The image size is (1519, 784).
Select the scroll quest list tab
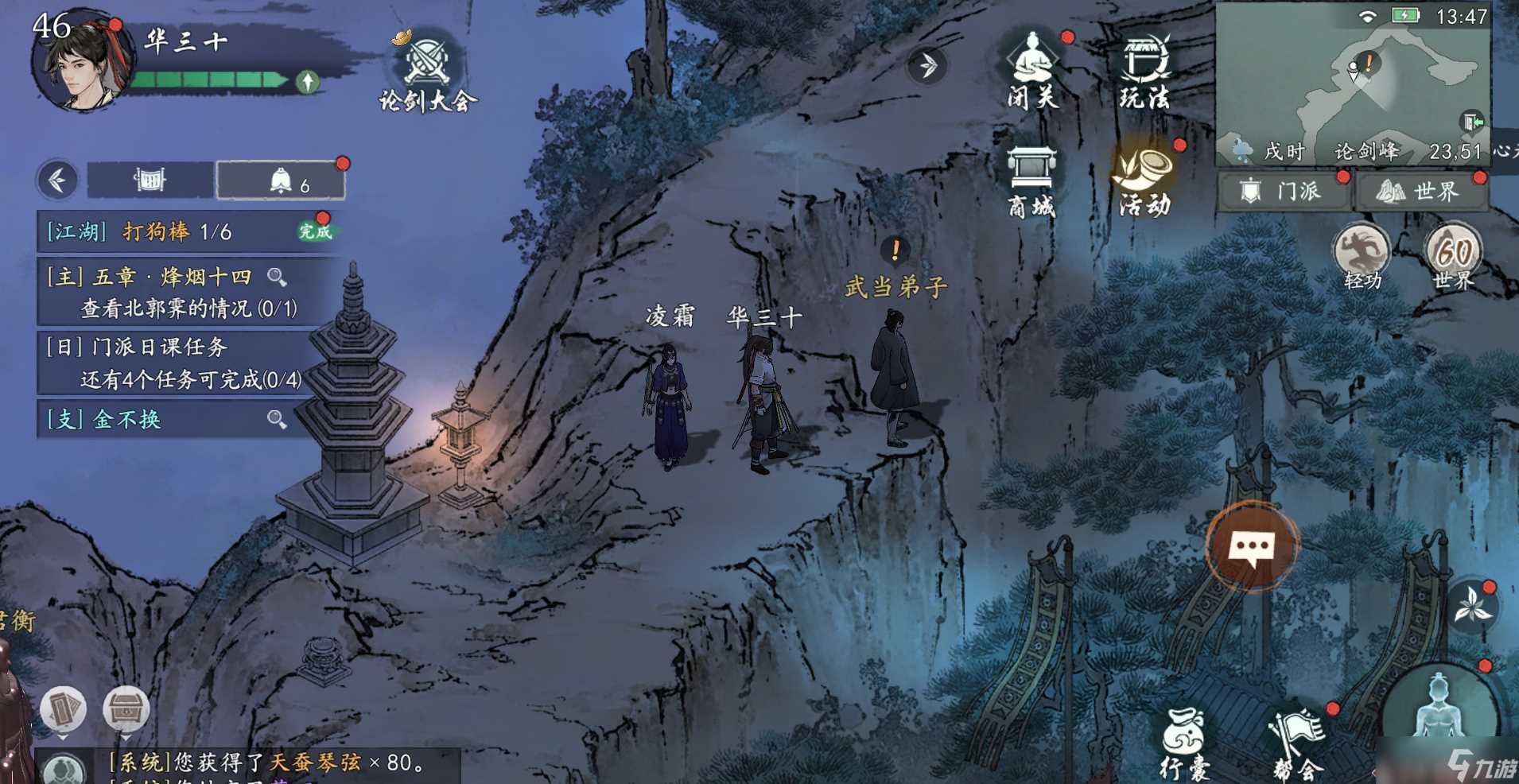click(x=150, y=180)
